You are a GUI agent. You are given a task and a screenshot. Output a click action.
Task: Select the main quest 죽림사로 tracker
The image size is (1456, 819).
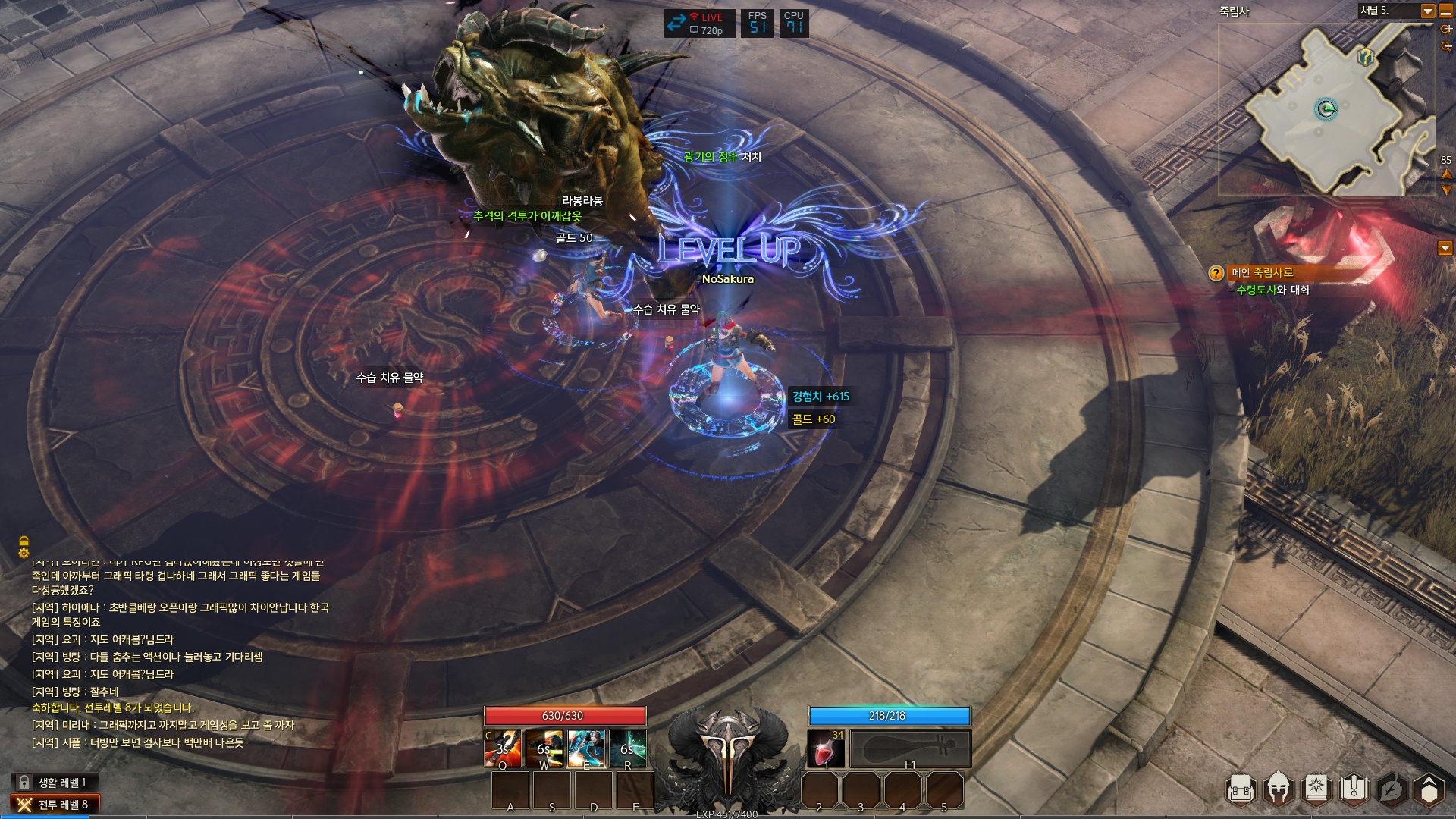click(x=1263, y=273)
